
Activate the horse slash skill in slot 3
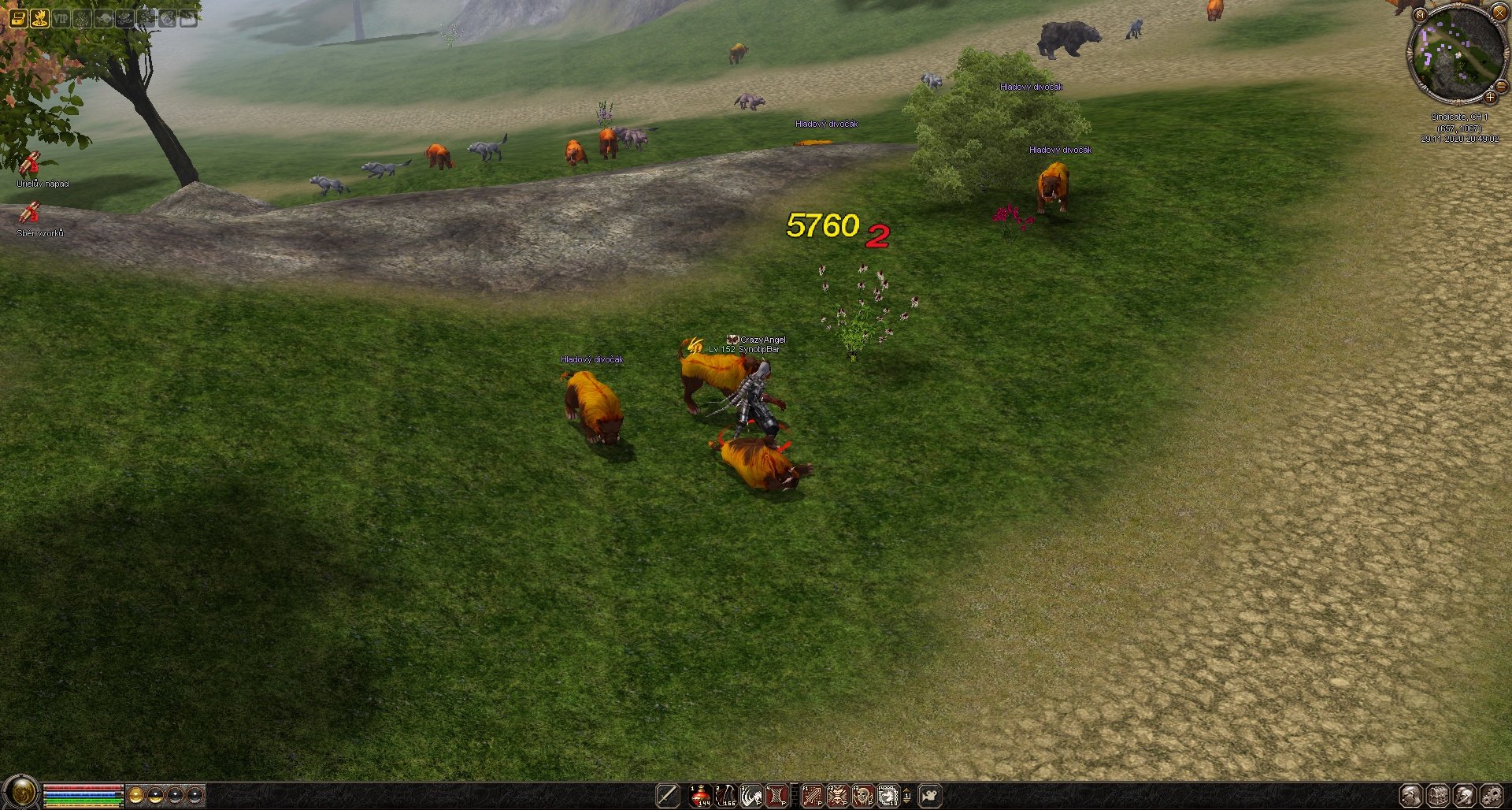[751, 796]
